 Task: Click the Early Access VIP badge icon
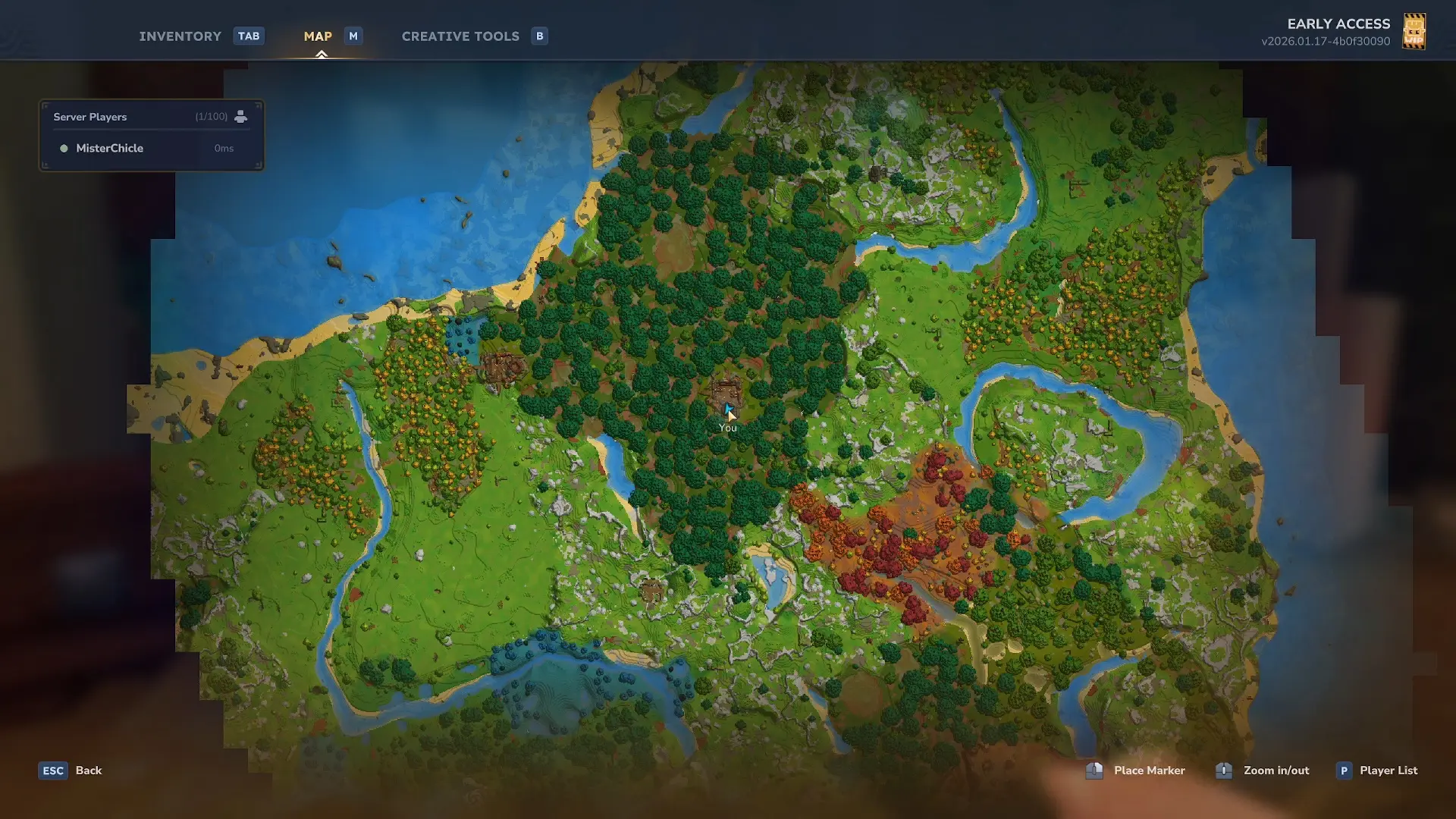coord(1414,32)
